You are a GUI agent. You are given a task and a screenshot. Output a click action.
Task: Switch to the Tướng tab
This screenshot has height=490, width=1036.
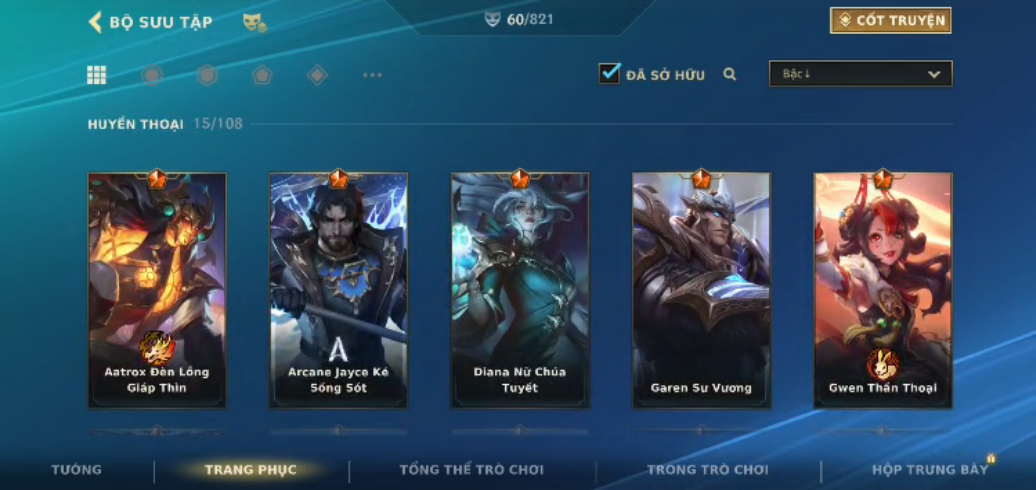(76, 470)
